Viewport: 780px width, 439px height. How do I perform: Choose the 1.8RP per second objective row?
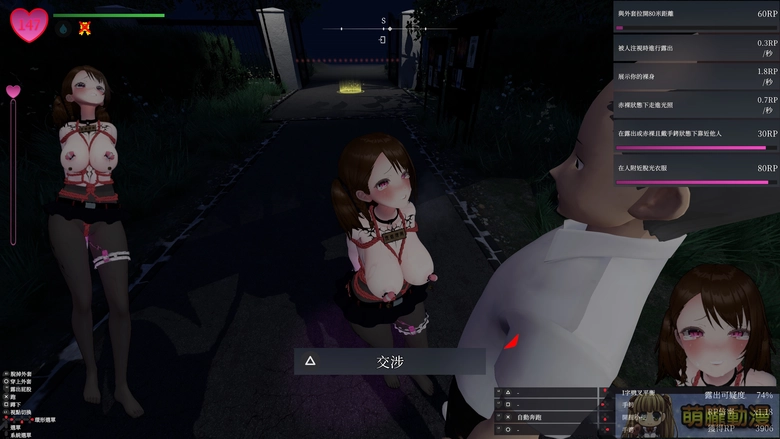click(x=696, y=74)
